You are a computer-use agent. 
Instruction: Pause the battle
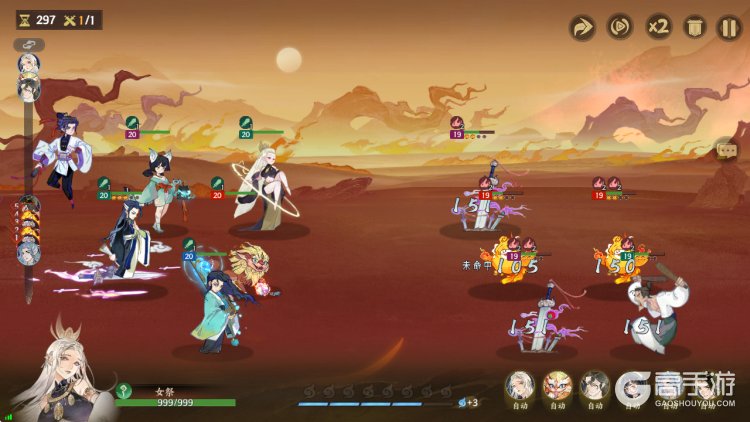pyautogui.click(x=729, y=27)
